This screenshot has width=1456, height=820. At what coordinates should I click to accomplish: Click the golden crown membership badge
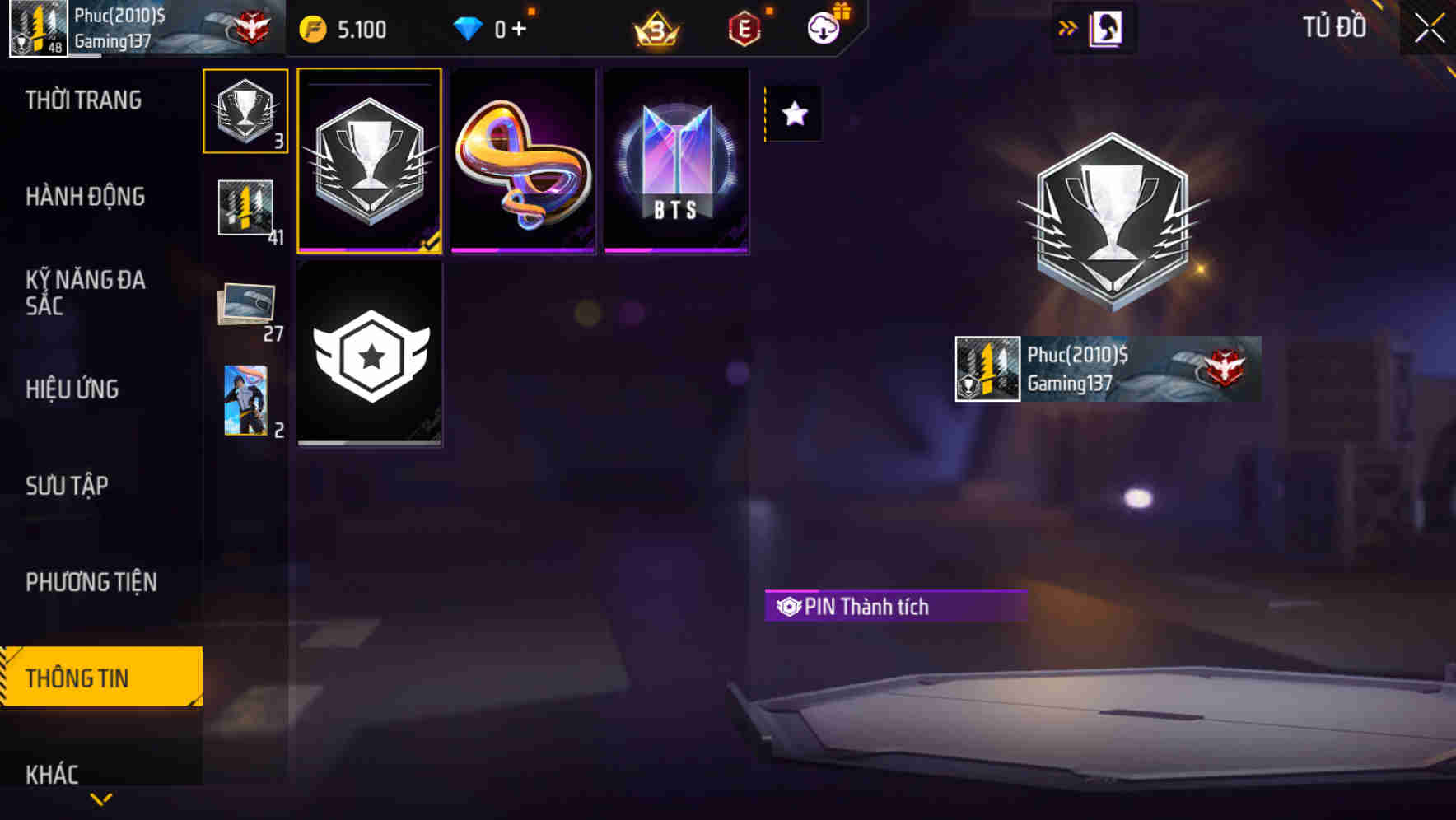point(655,27)
